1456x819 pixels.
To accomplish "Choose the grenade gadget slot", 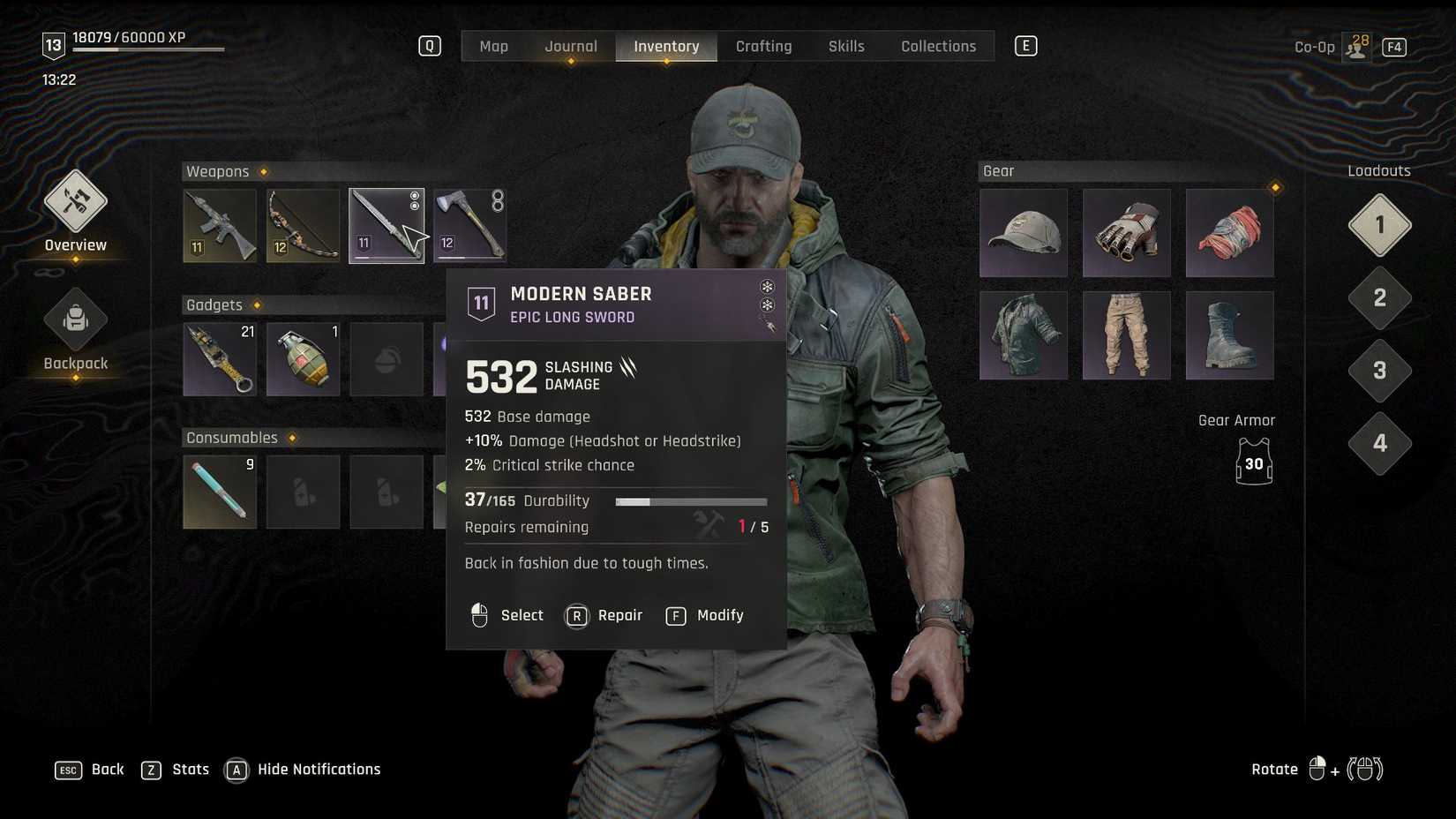I will click(303, 359).
